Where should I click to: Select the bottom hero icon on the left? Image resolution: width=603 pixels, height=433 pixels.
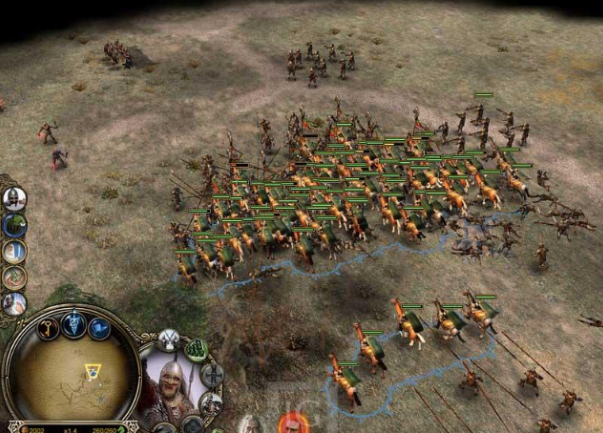coord(13,303)
